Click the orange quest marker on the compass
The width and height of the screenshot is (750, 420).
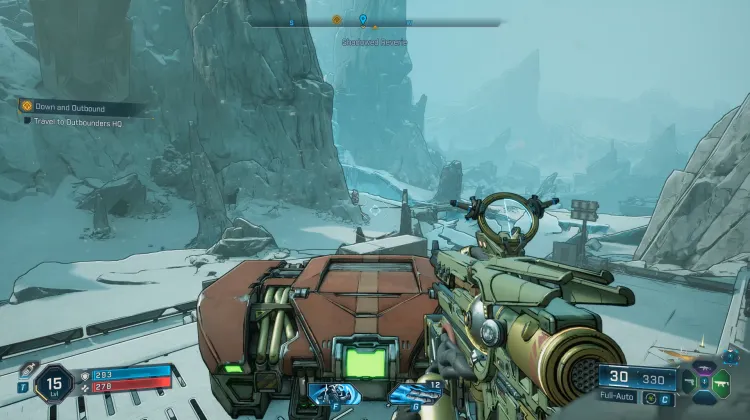click(x=336, y=19)
